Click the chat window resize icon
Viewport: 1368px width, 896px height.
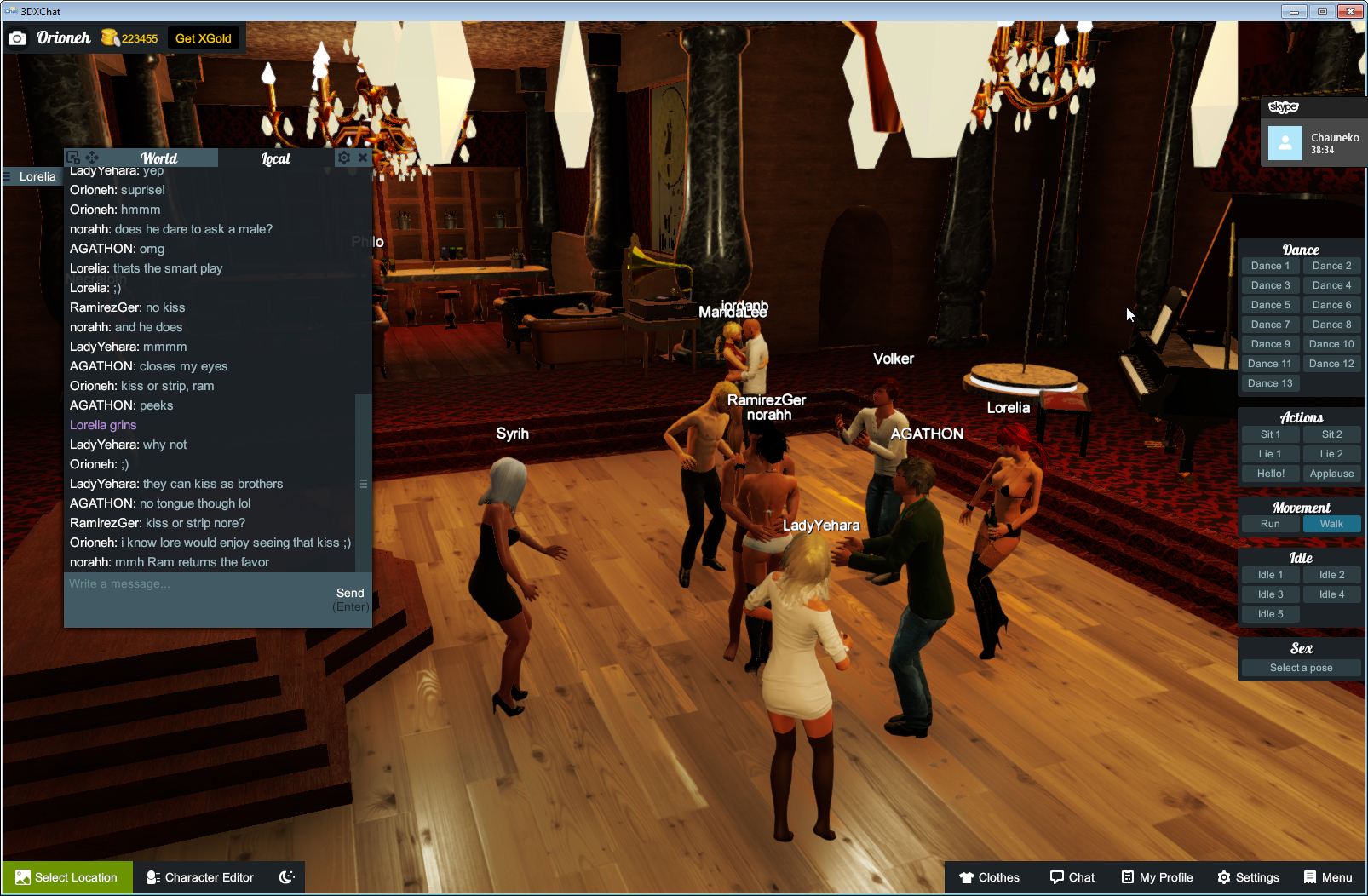(x=75, y=158)
